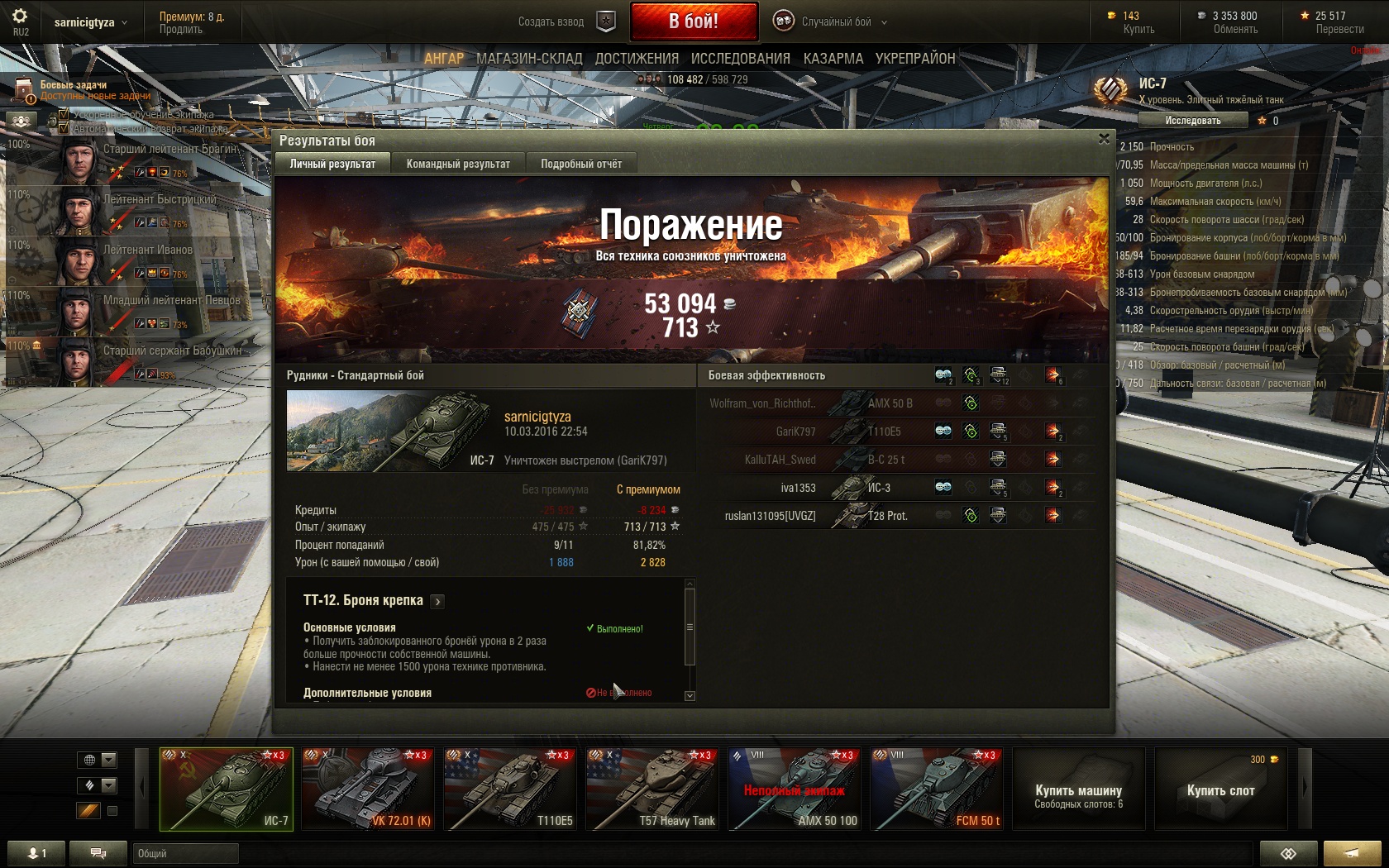Screen dimensions: 1389x868
Task: Click the Исследовать button for ИС-7
Action: click(x=1192, y=121)
